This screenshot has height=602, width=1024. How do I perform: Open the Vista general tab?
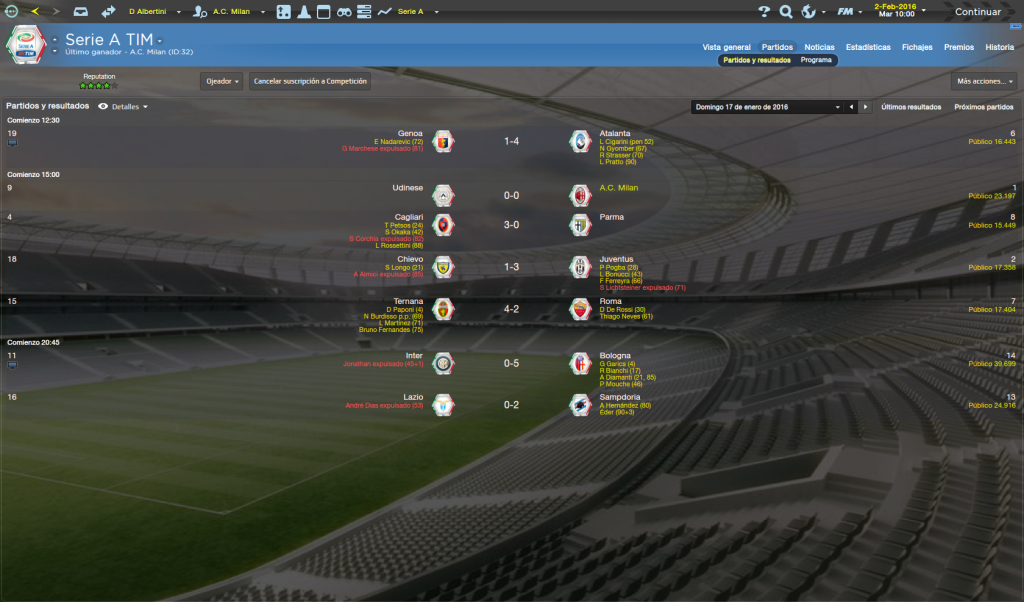(726, 47)
